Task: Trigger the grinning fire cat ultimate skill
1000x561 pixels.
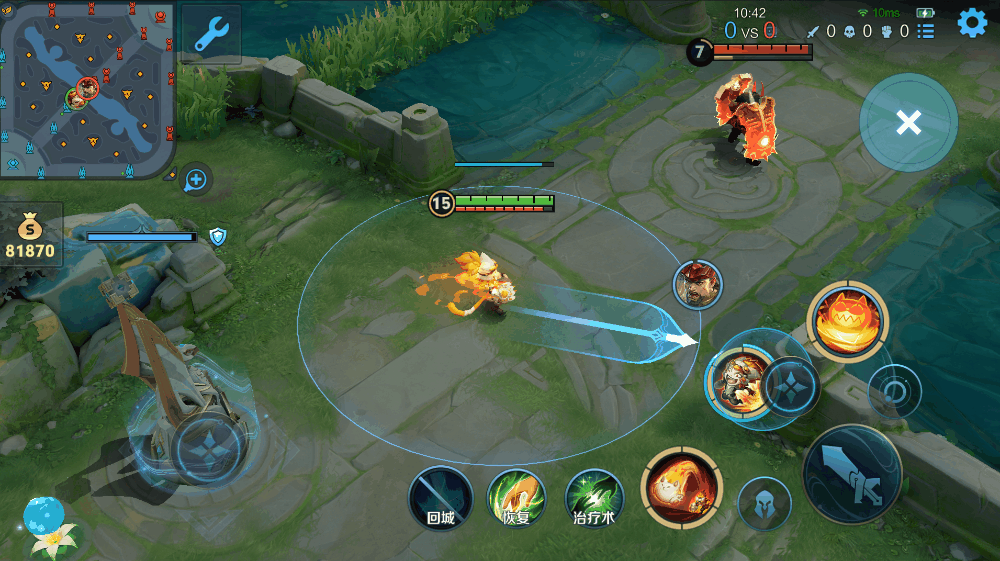Action: [846, 320]
